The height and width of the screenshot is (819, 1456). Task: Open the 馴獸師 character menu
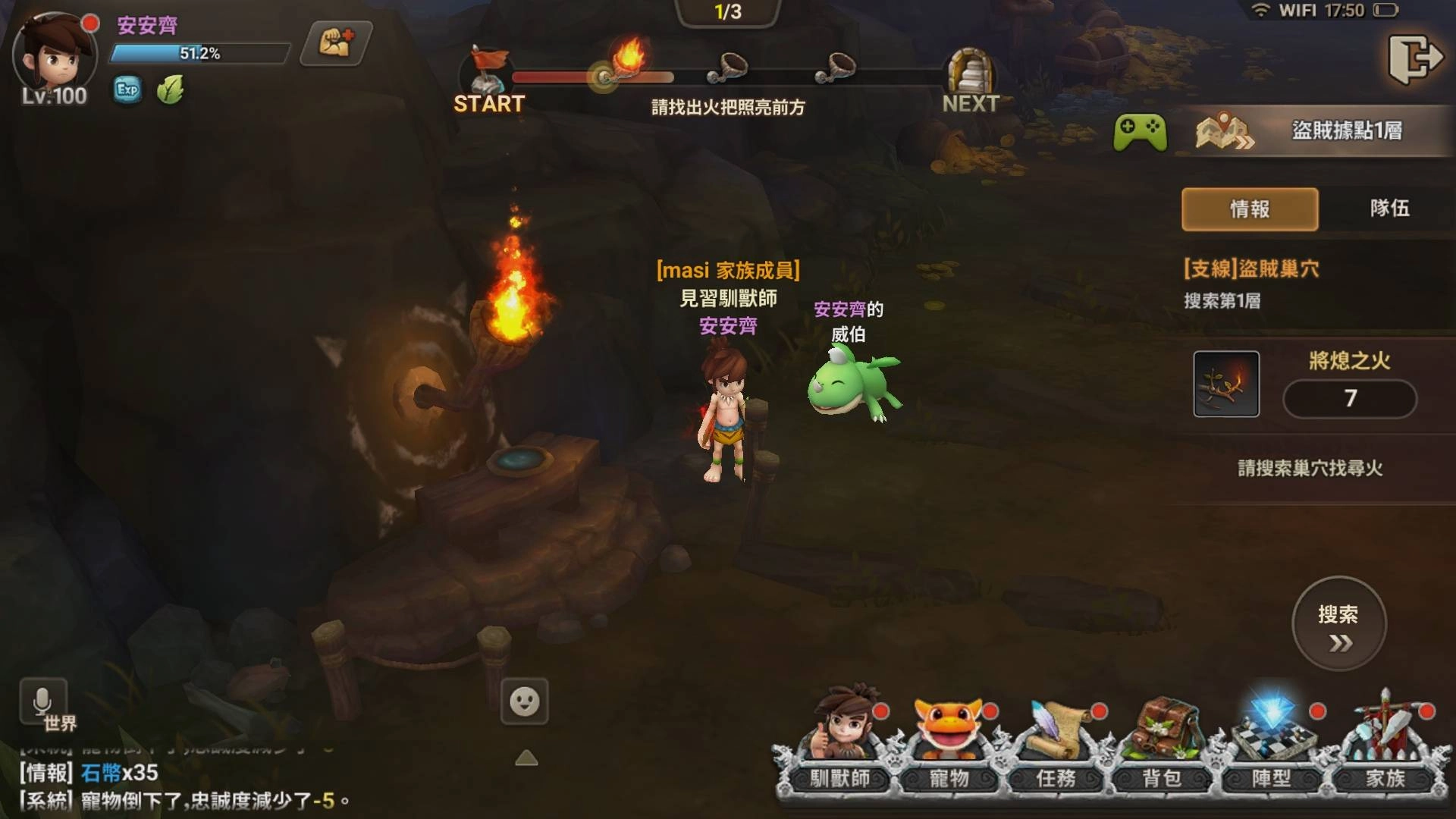tap(839, 743)
